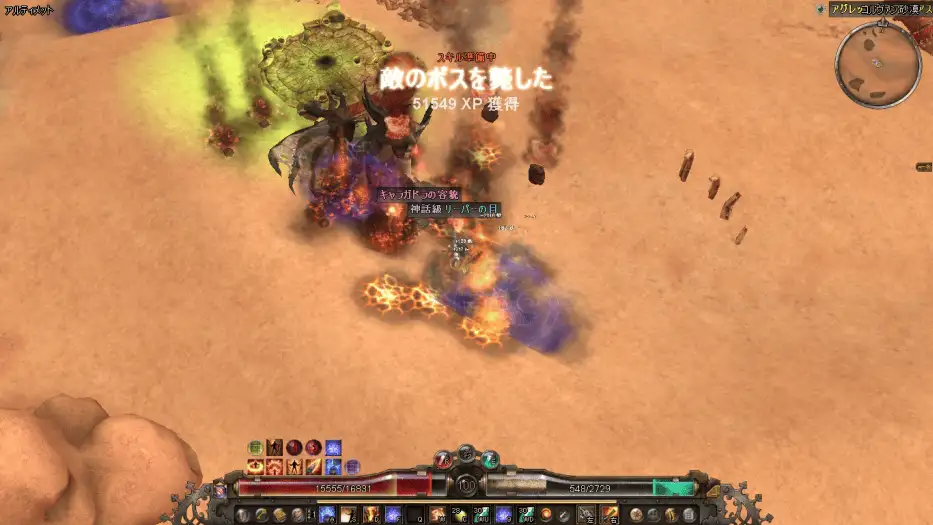
Task: Use the red health potion orb
Action: pos(445,459)
